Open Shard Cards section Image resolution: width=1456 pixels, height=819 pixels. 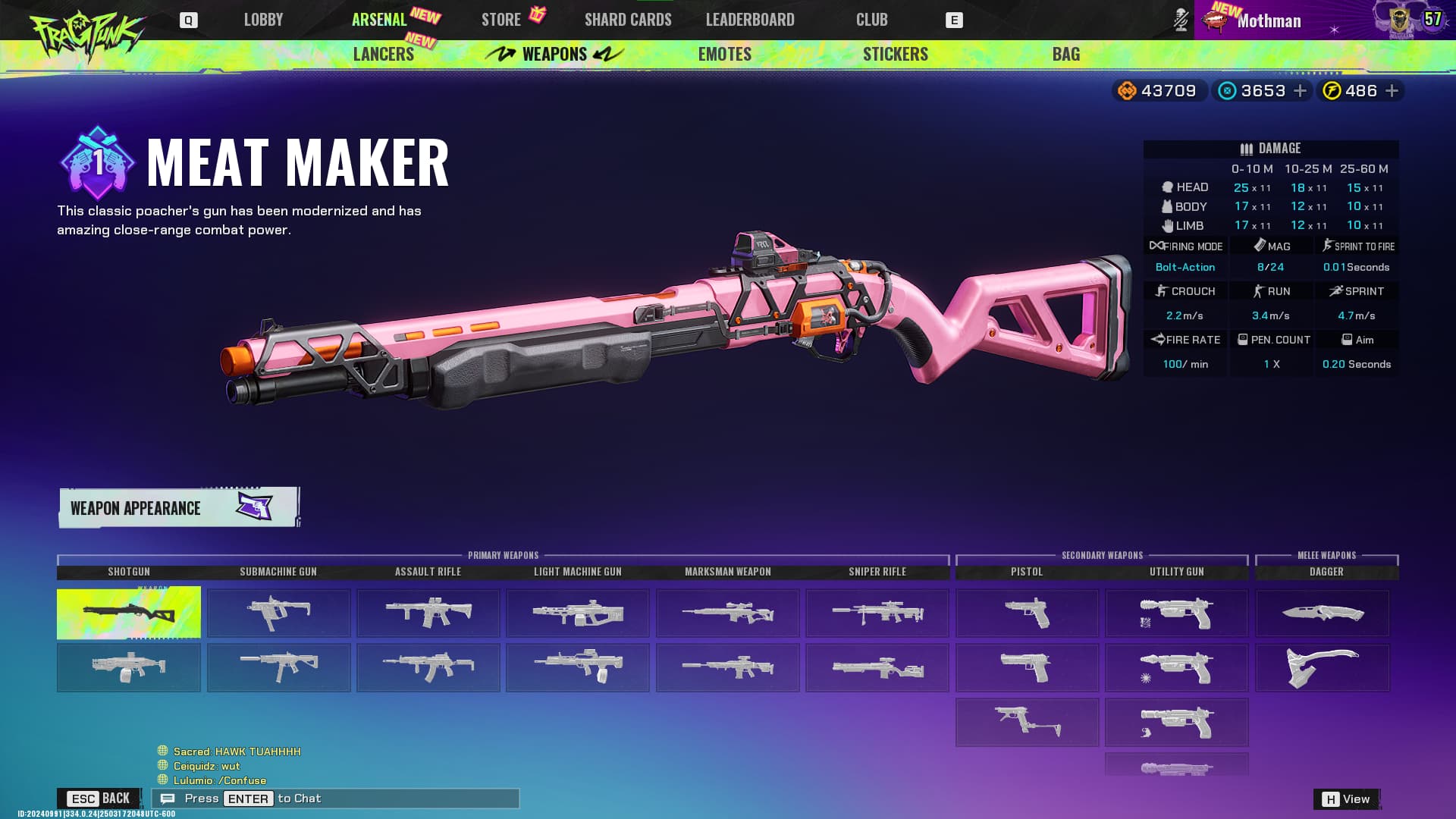click(x=628, y=20)
